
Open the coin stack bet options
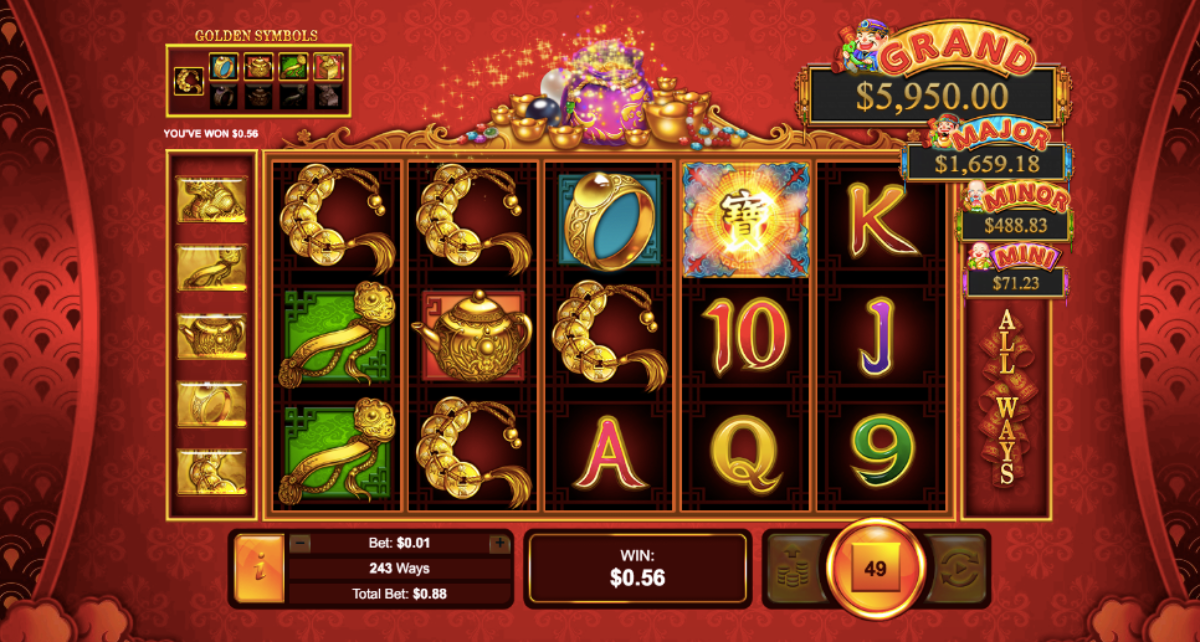click(x=796, y=569)
